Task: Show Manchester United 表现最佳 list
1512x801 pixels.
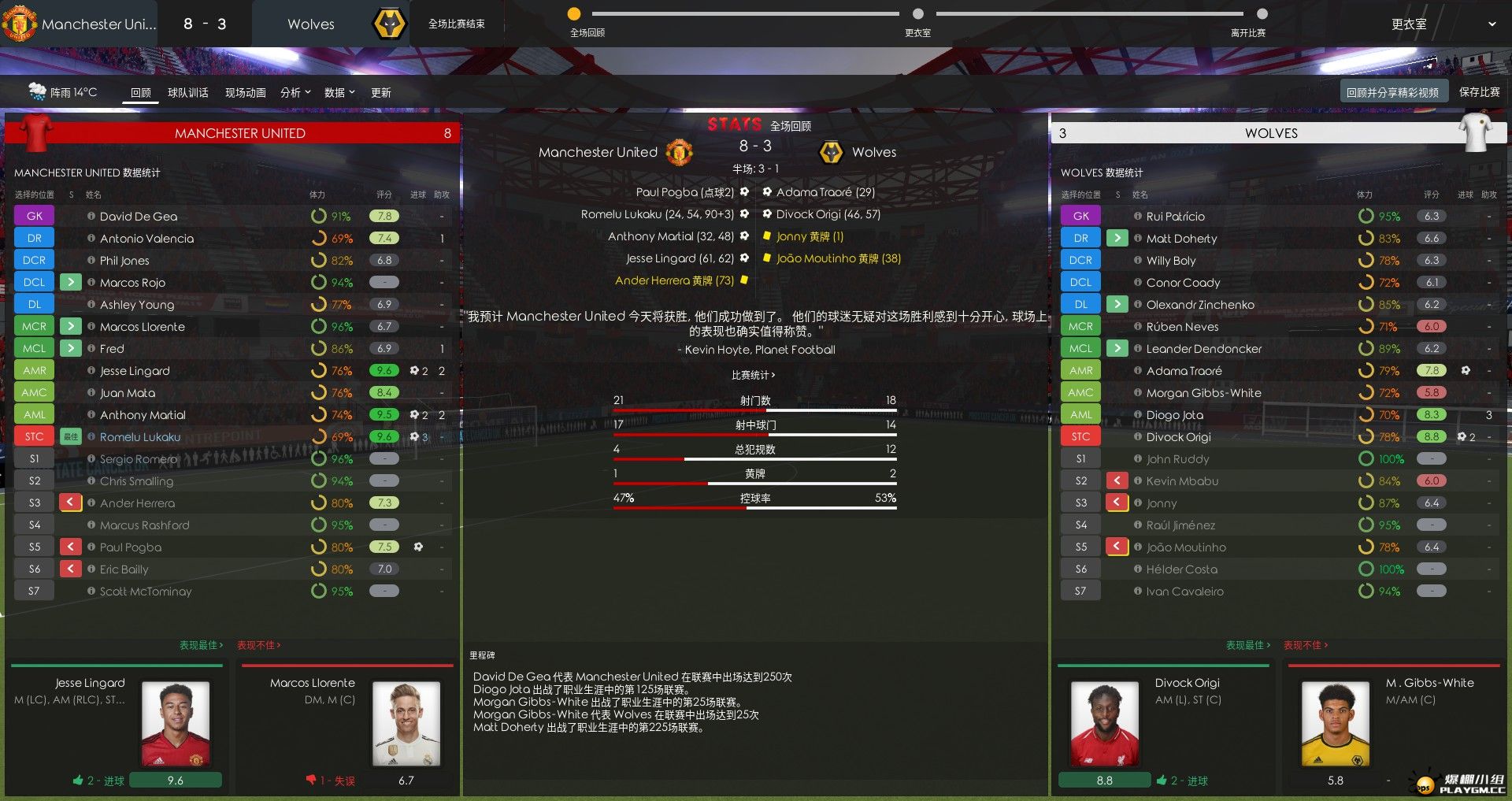Action: coord(201,645)
